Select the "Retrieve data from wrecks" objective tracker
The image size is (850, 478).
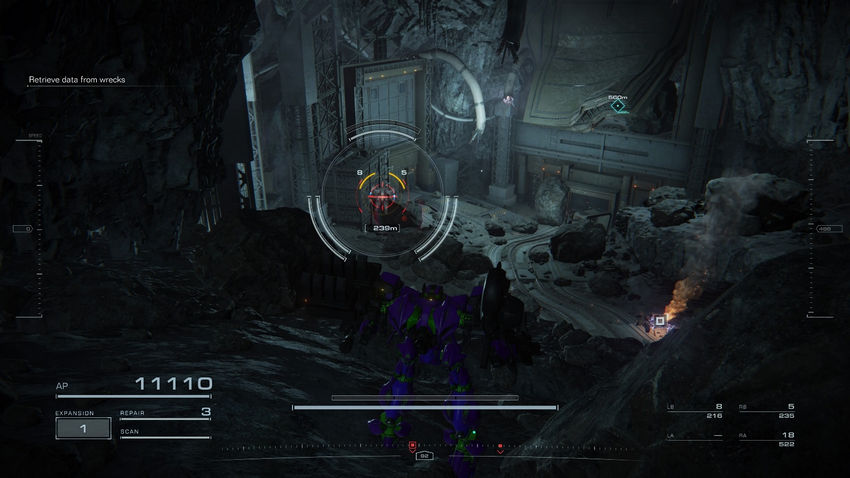[77, 79]
